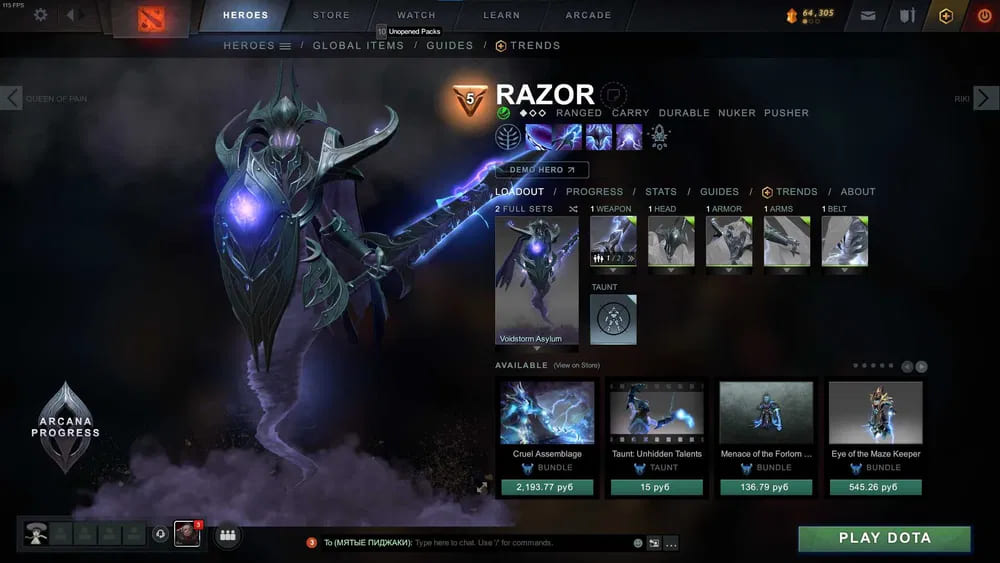This screenshot has width=1000, height=563.
Task: Select the Taunt loadout slot
Action: click(x=613, y=319)
